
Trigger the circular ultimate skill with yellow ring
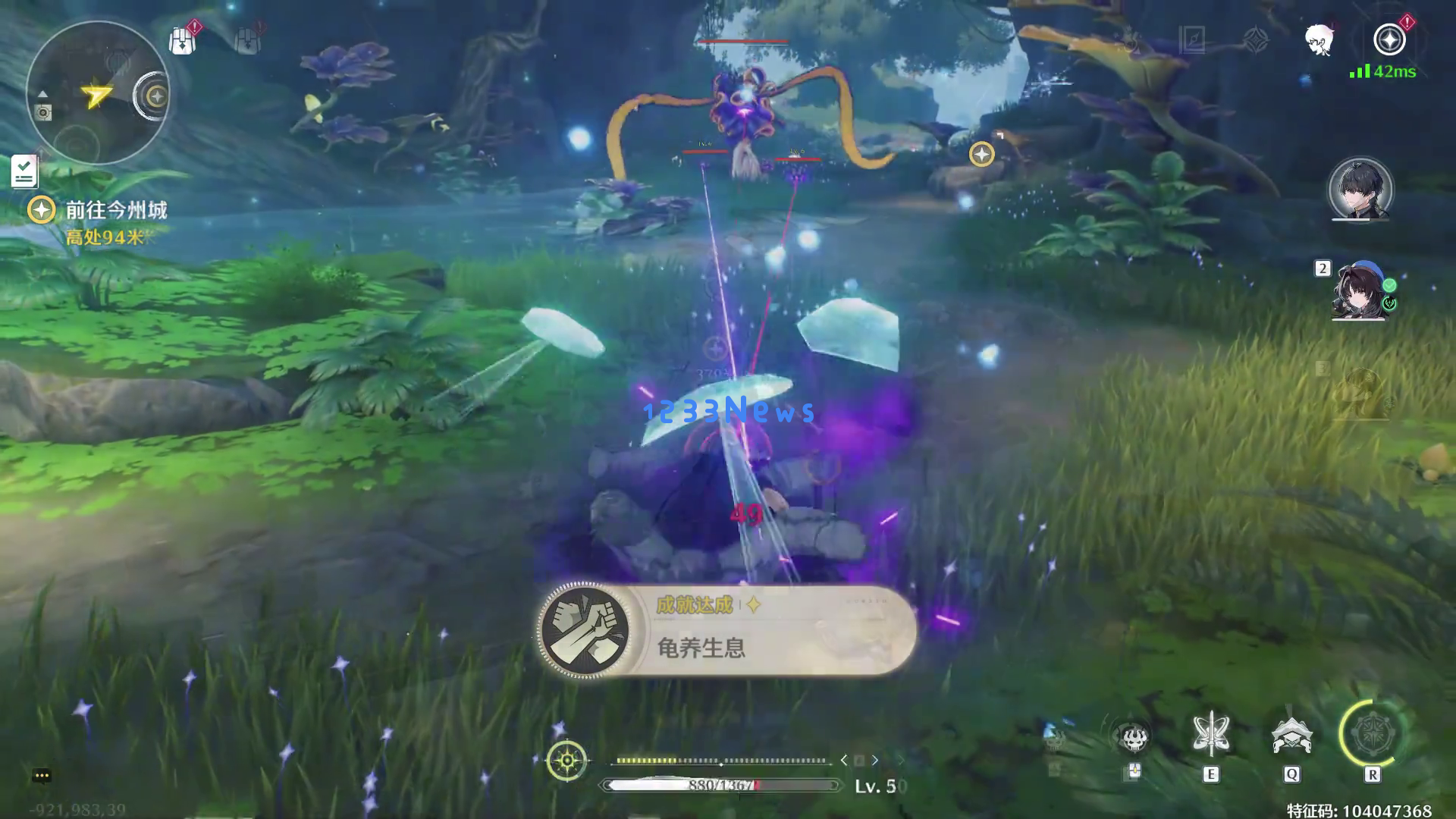(x=1371, y=734)
